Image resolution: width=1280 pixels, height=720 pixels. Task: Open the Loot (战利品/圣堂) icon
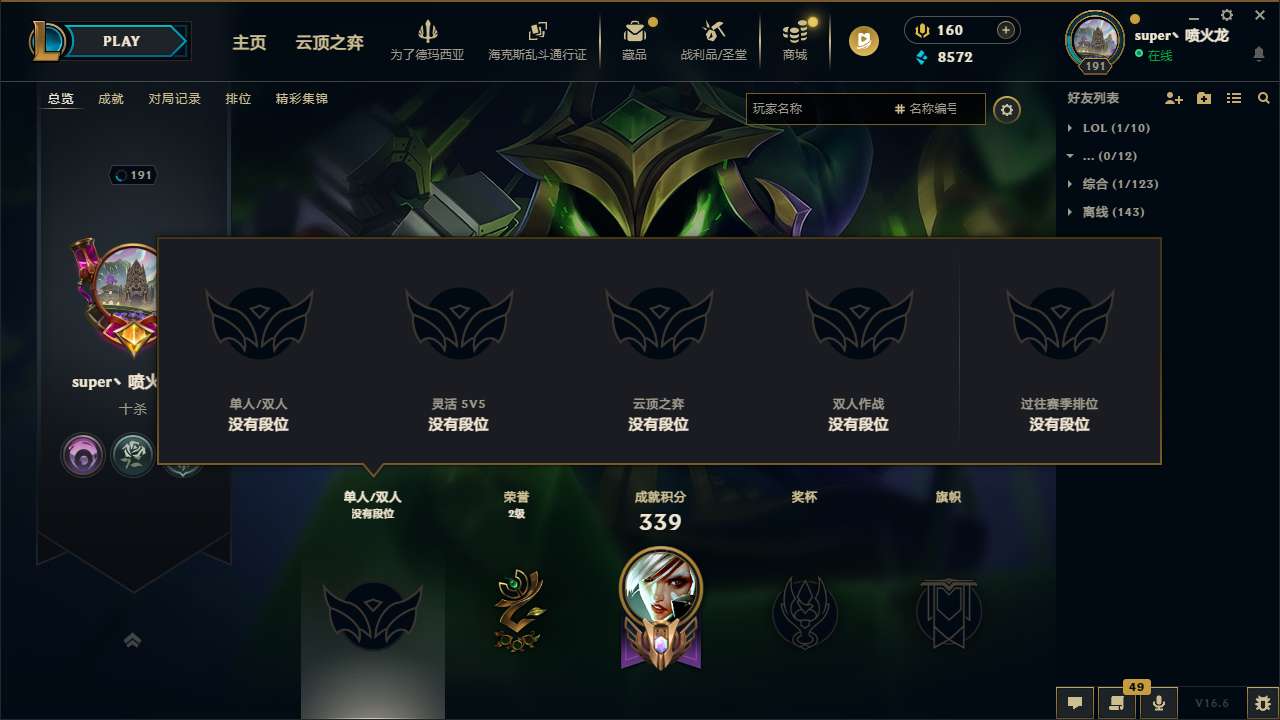pyautogui.click(x=713, y=40)
